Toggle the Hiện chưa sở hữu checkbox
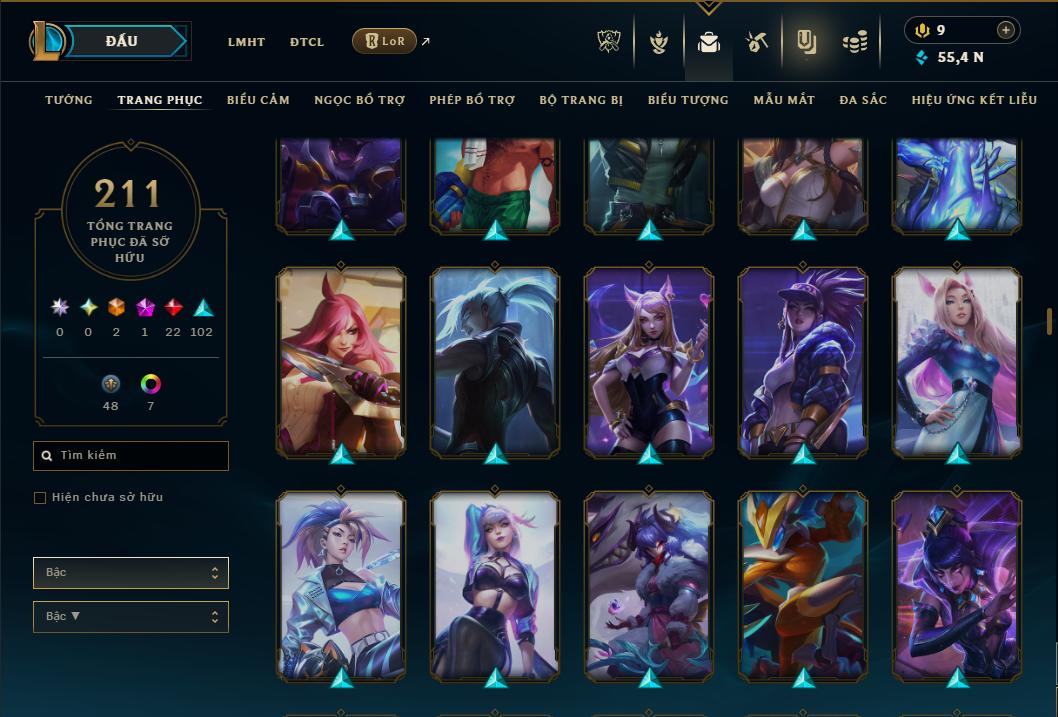 coord(40,498)
